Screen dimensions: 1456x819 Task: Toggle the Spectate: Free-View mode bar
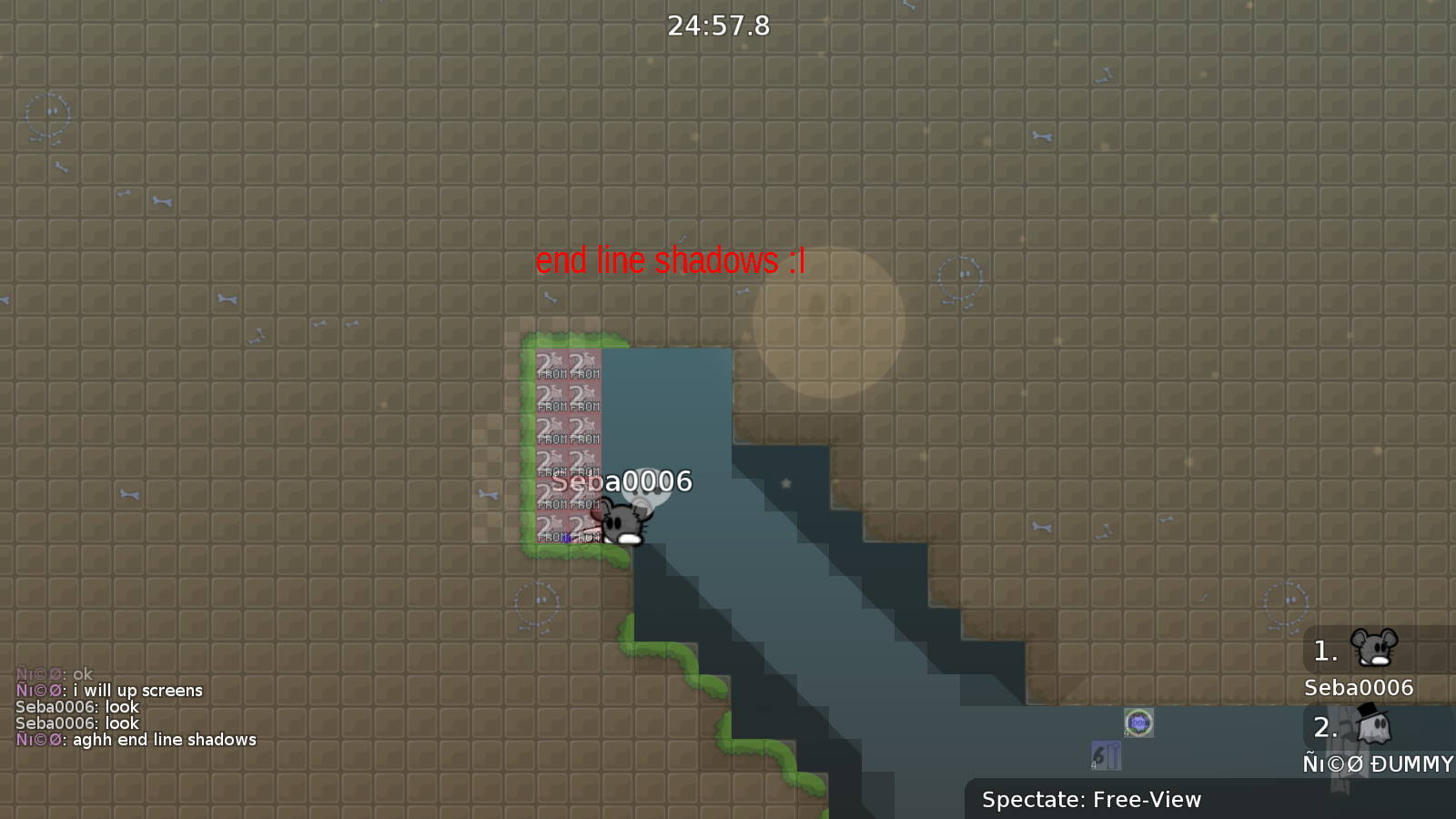pyautogui.click(x=1090, y=799)
